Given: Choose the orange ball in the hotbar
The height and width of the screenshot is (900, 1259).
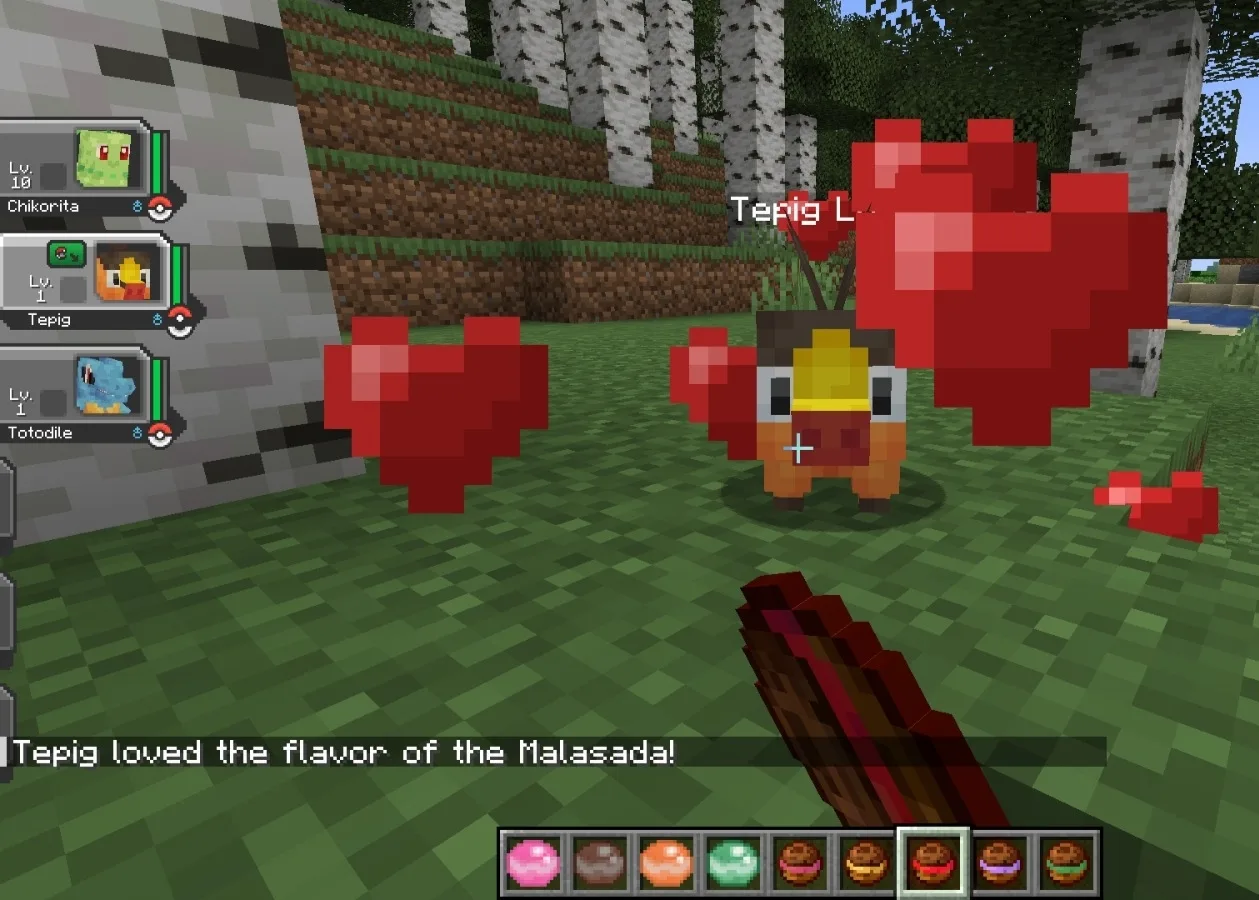Looking at the screenshot, I should pyautogui.click(x=666, y=862).
